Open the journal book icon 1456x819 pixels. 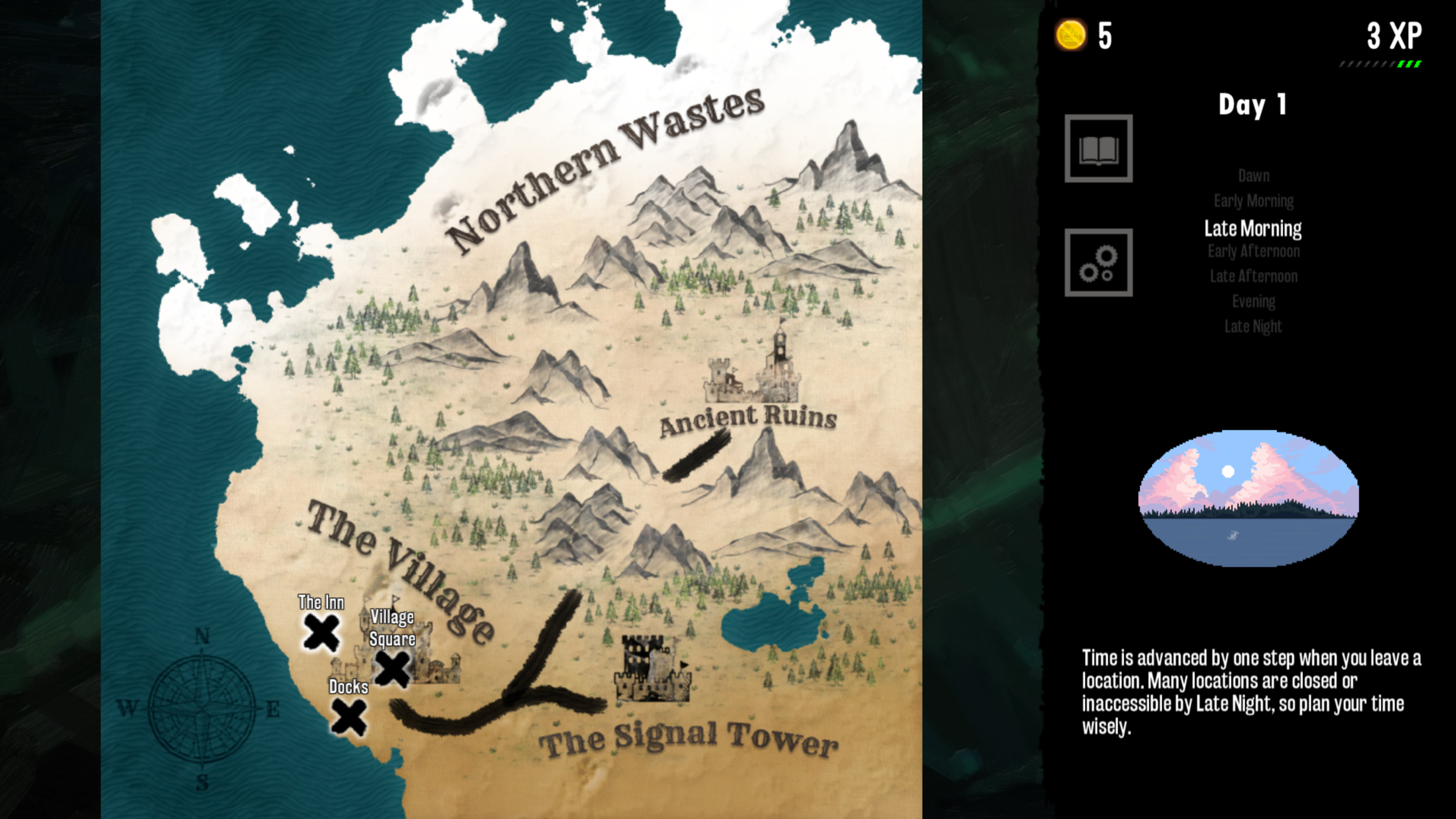click(x=1098, y=149)
